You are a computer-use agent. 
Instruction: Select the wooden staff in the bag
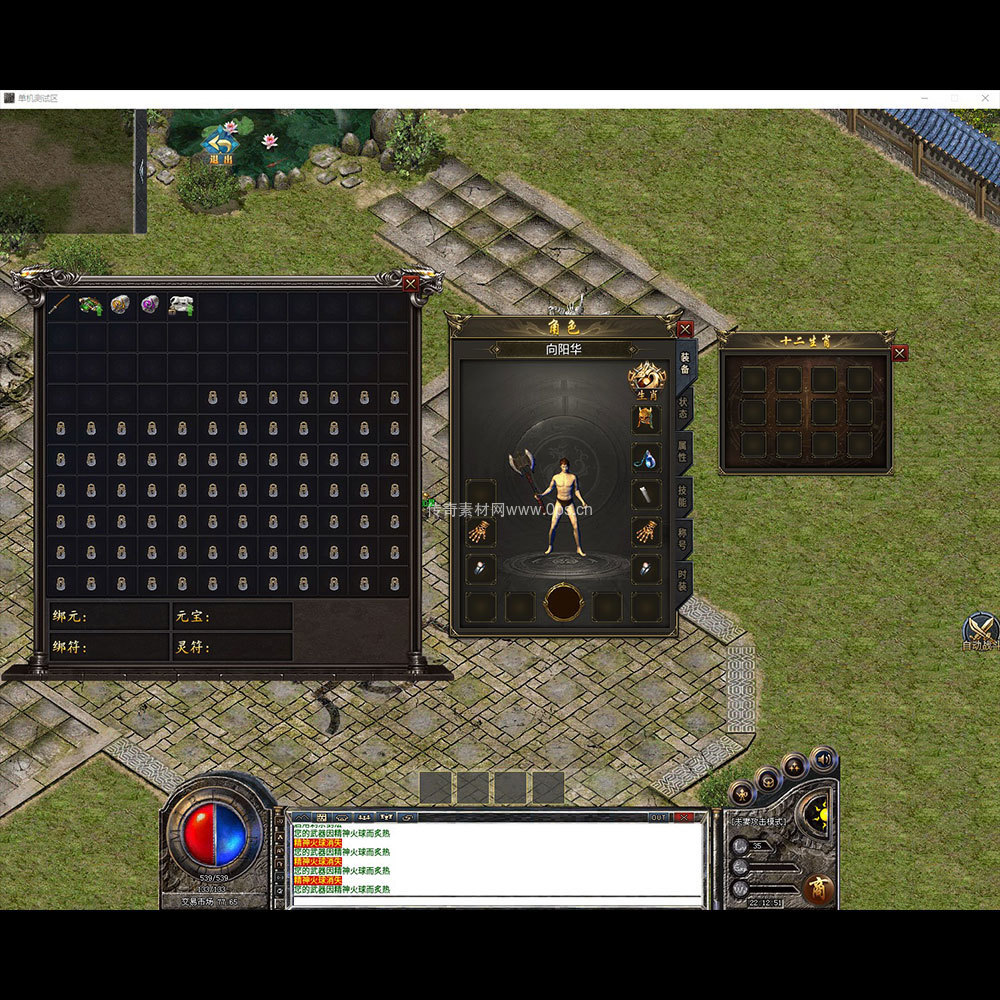[x=62, y=305]
